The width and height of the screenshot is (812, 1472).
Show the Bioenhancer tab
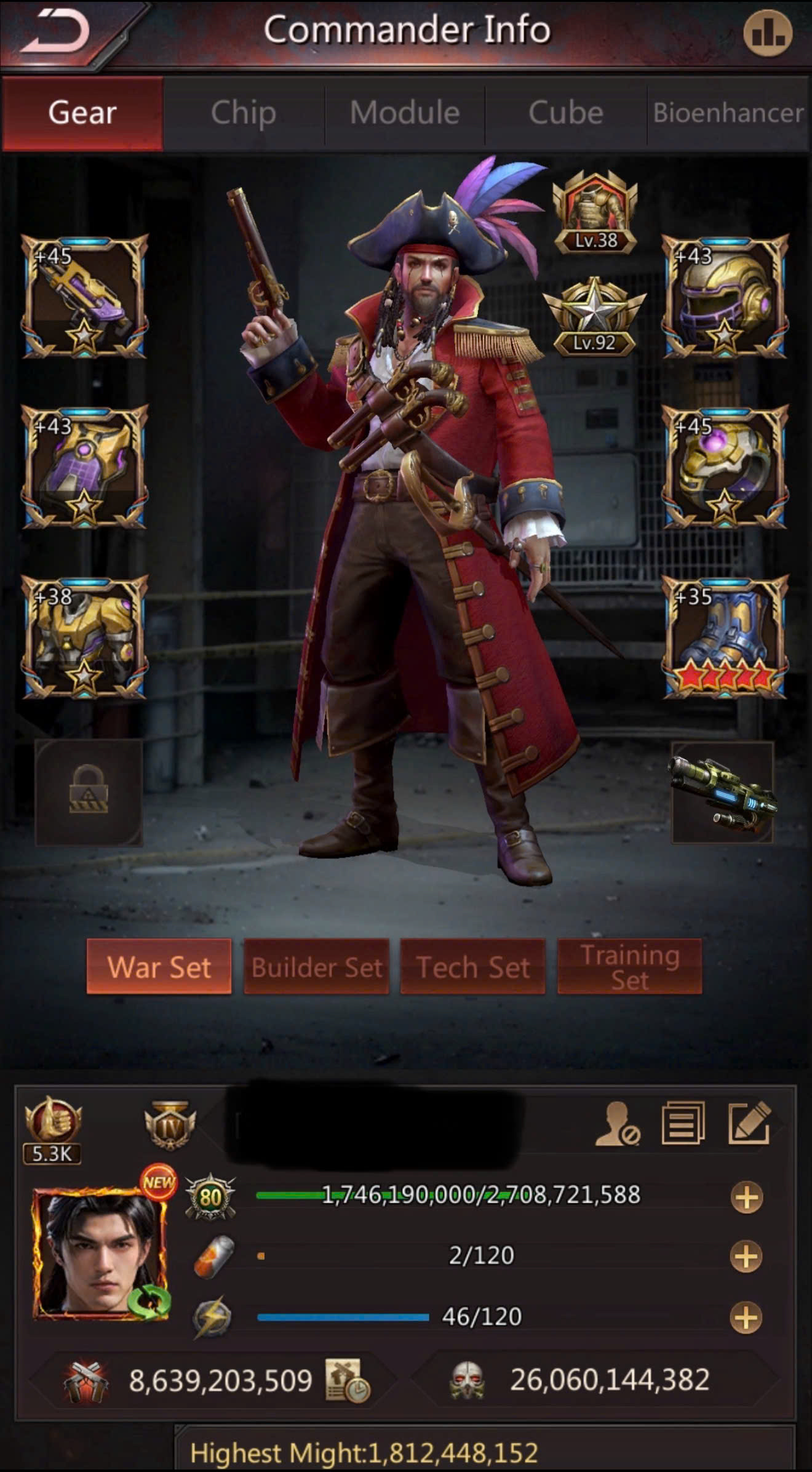tap(728, 113)
